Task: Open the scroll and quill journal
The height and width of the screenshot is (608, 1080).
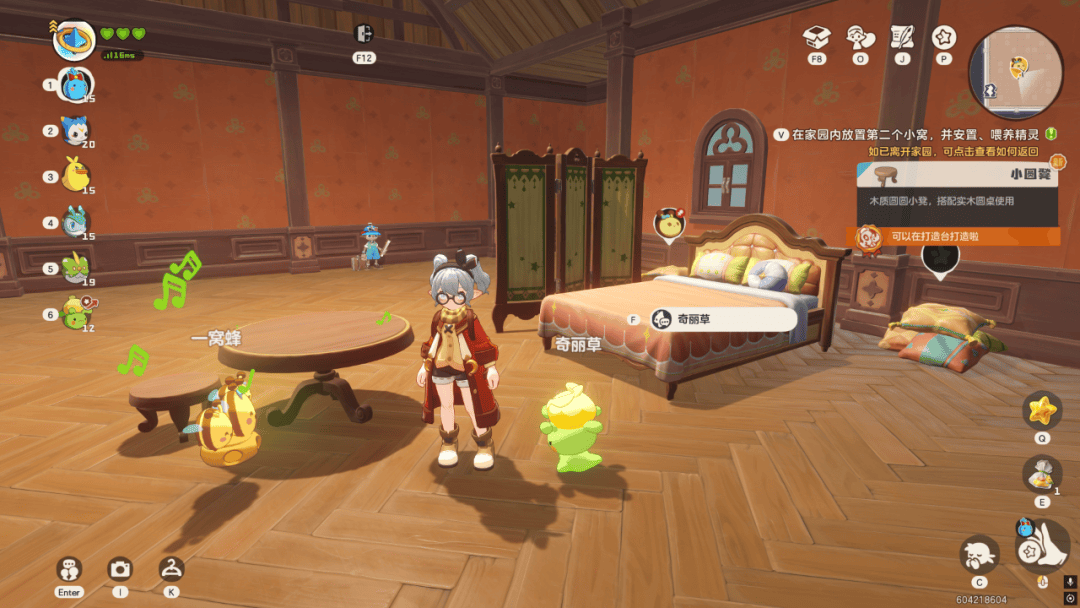Action: 902,37
